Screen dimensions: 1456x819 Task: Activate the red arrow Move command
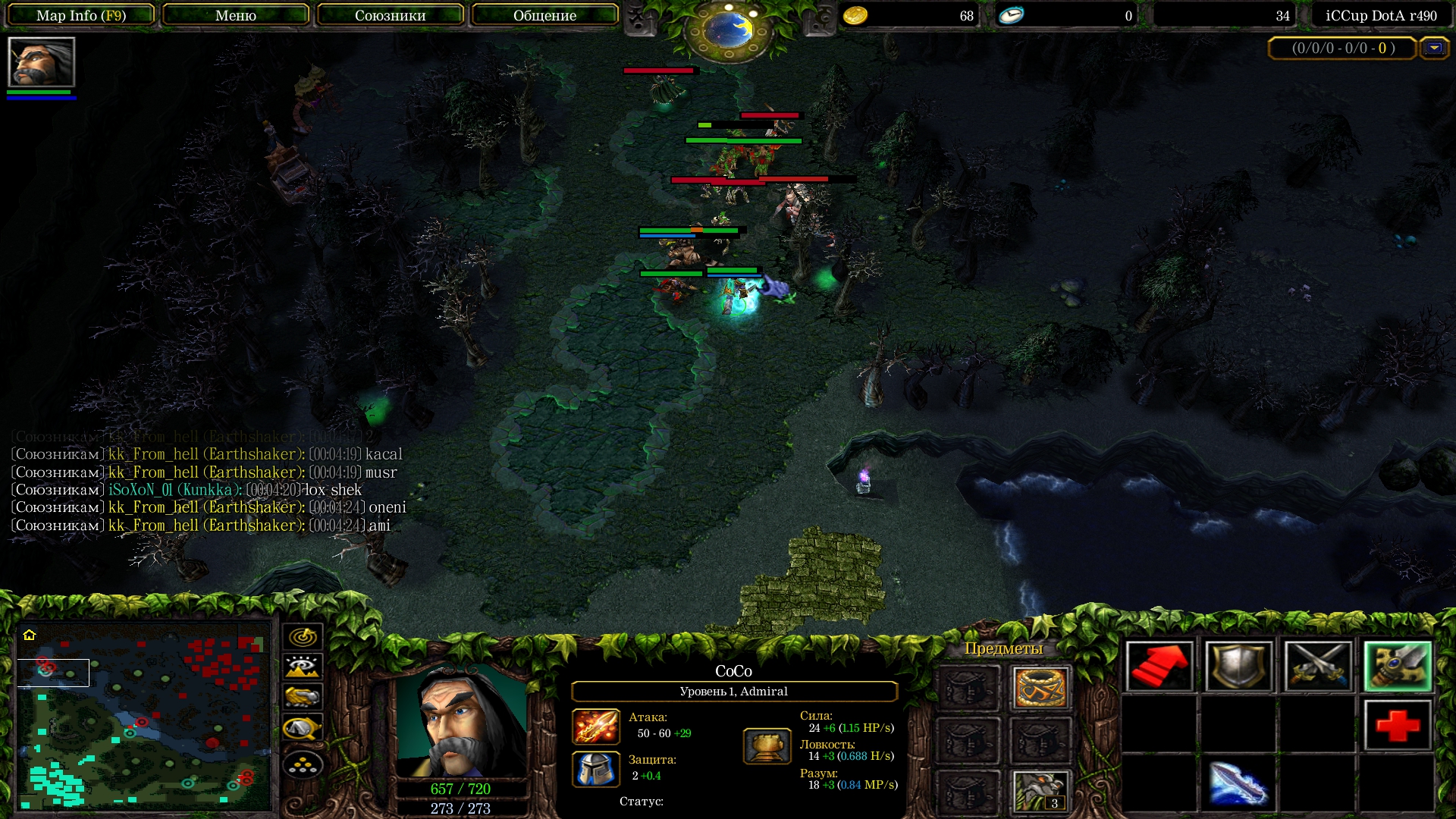(x=1159, y=667)
